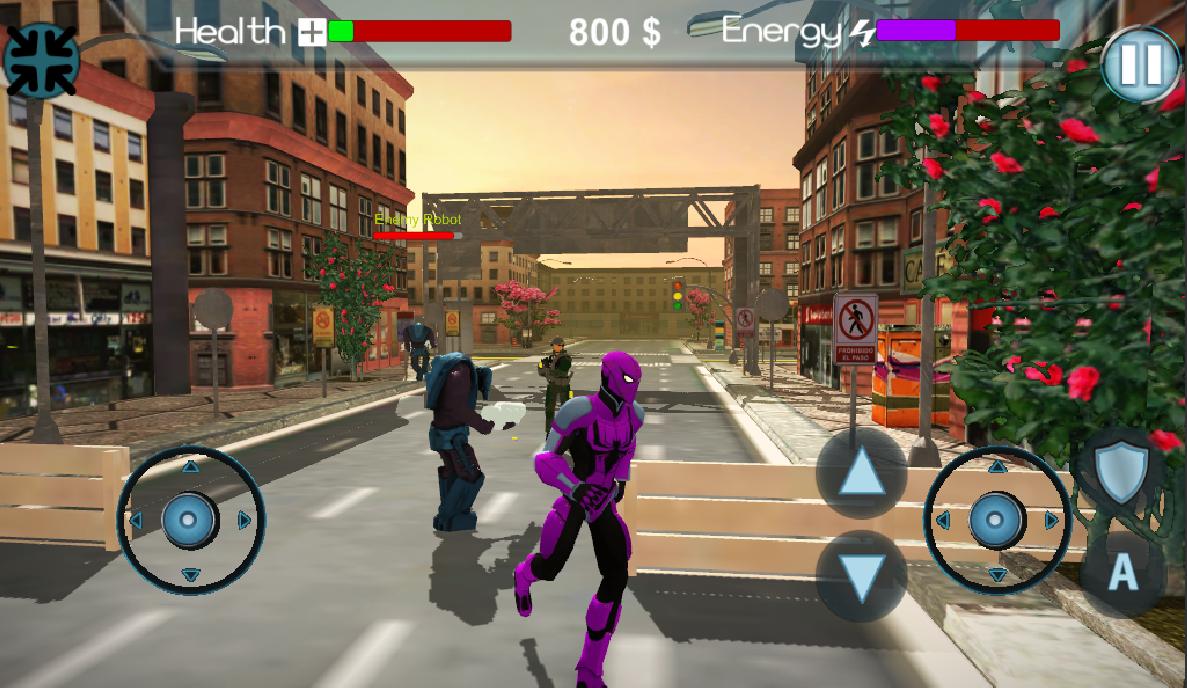Image resolution: width=1187 pixels, height=688 pixels.
Task: Pause the game with the pause button
Action: tap(1141, 66)
